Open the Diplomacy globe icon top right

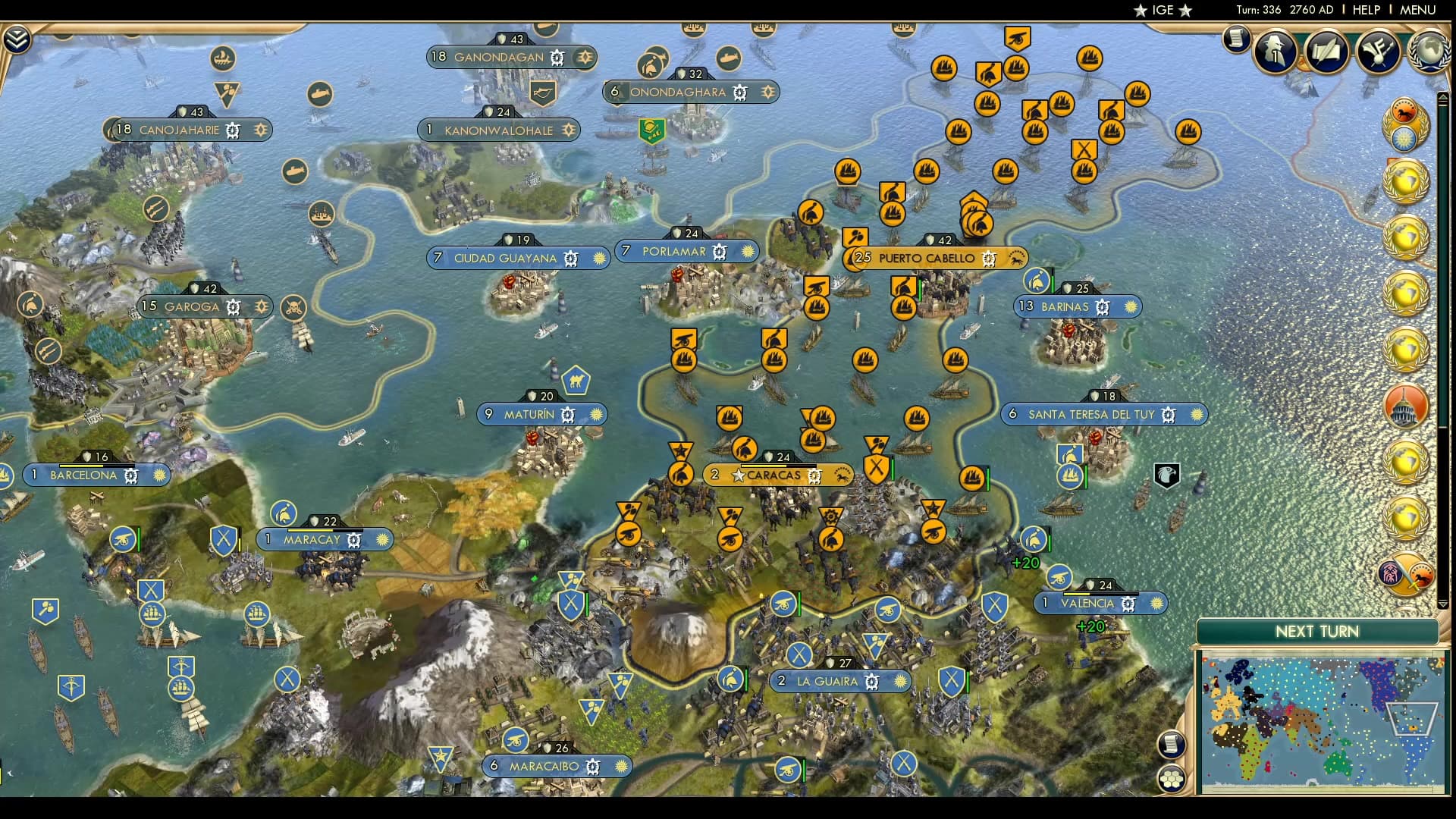point(1427,52)
